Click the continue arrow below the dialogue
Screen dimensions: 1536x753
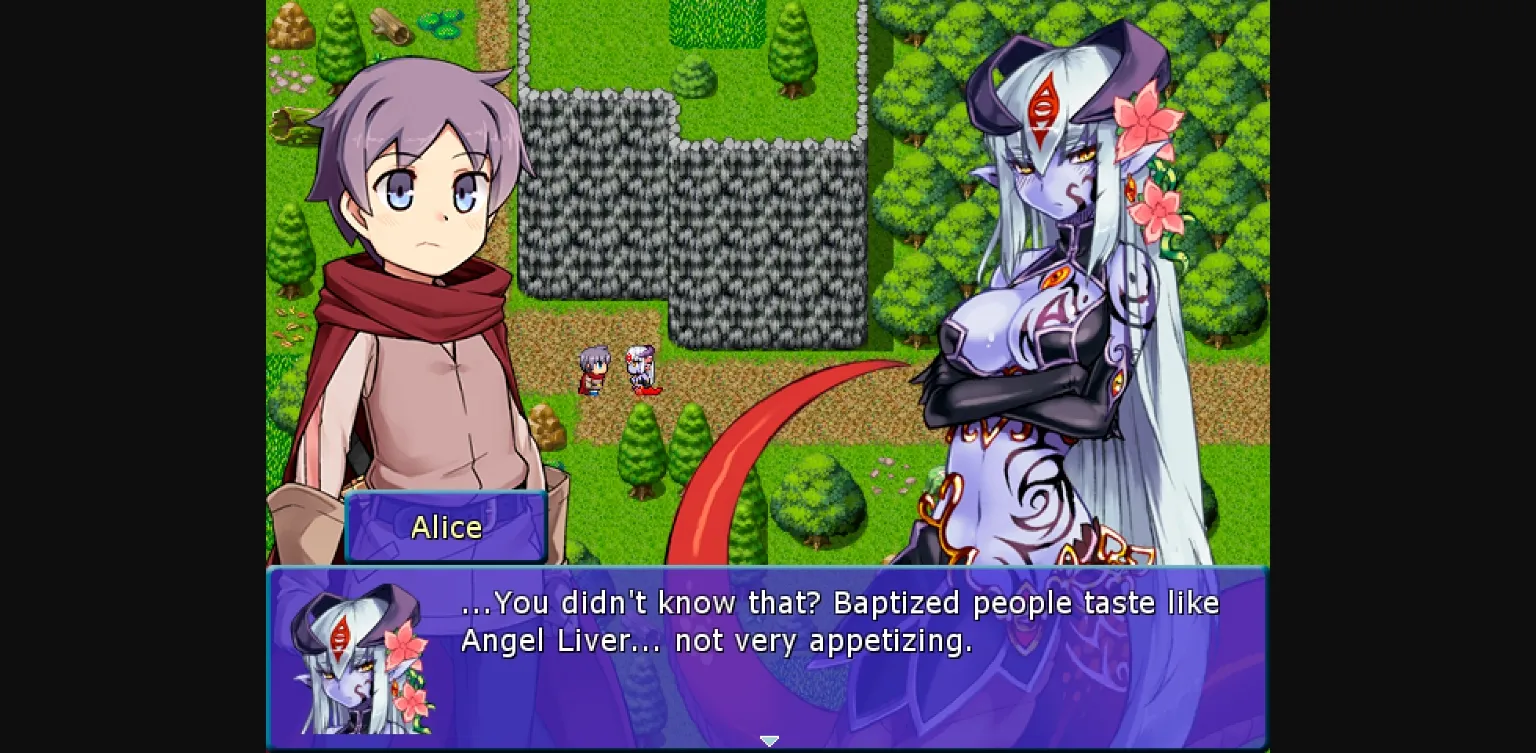pyautogui.click(x=769, y=740)
